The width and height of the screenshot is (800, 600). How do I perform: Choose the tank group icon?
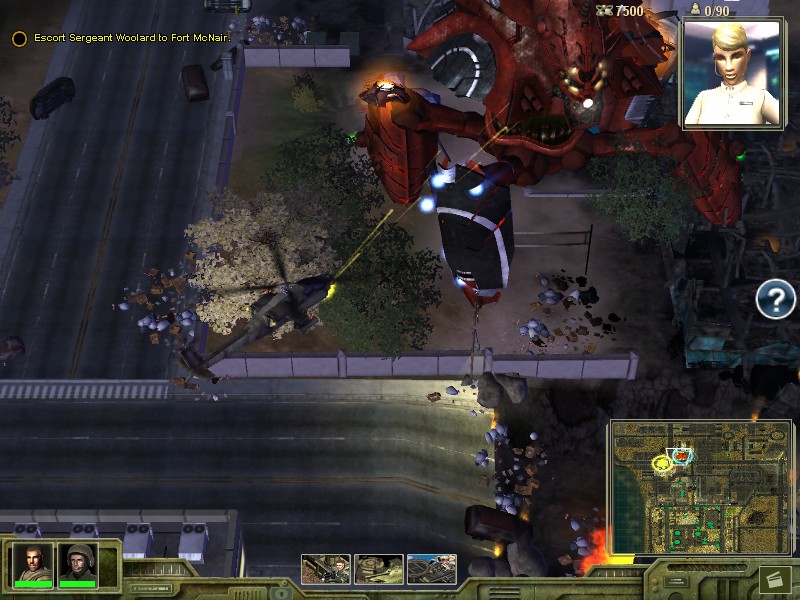379,569
